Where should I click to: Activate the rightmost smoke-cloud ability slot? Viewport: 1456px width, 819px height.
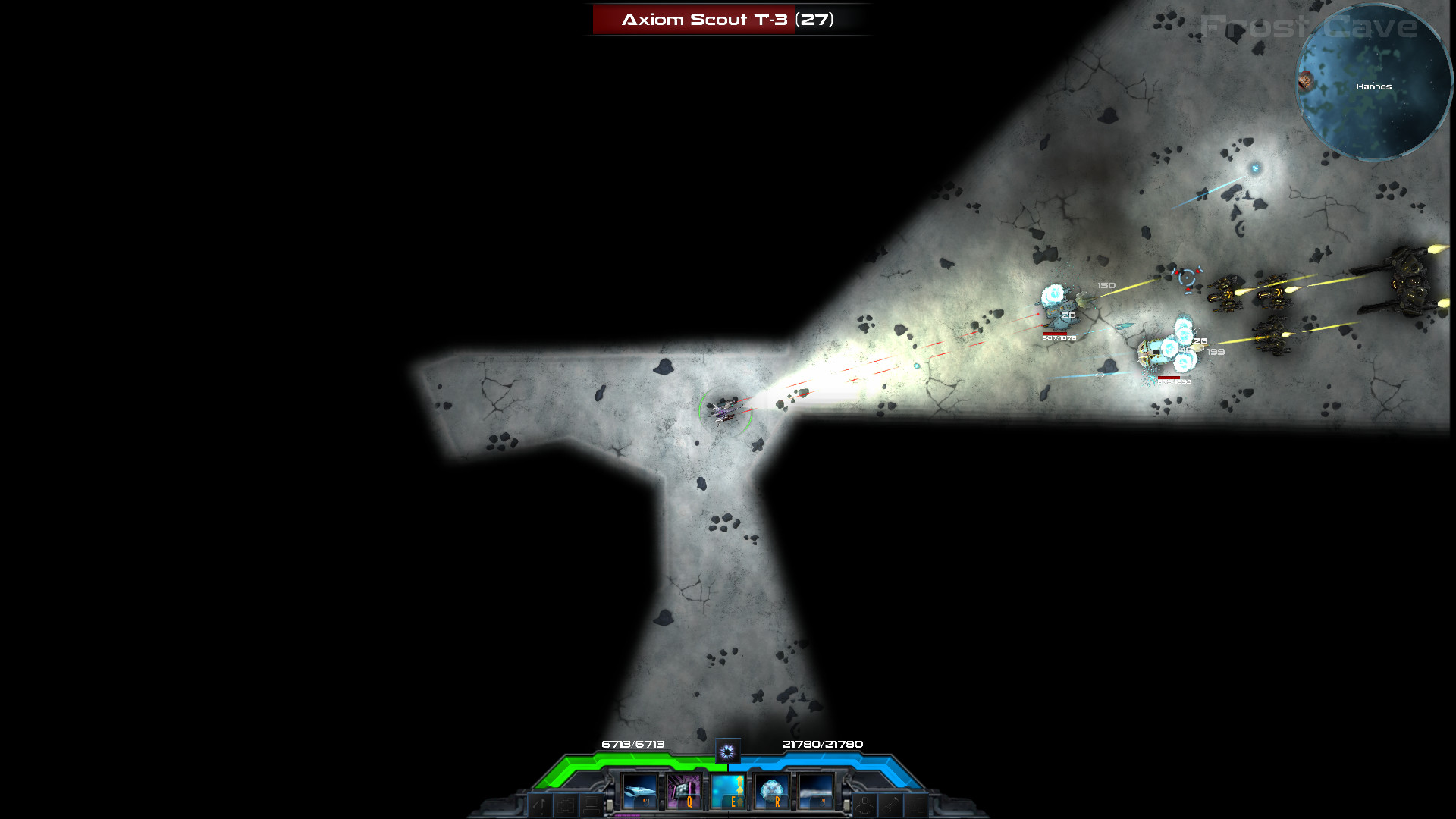[x=817, y=792]
